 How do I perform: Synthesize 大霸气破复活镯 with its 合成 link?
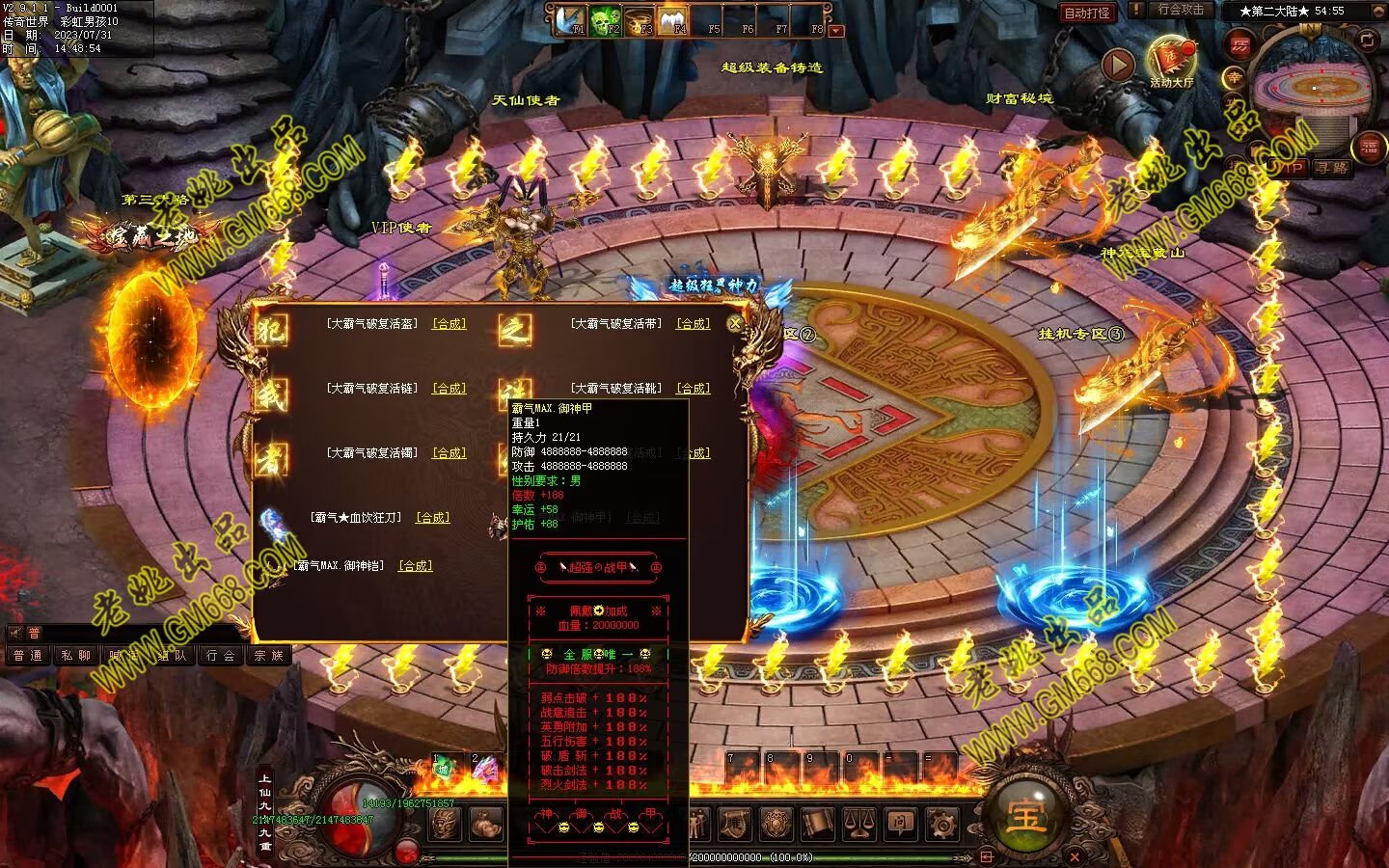(449, 453)
